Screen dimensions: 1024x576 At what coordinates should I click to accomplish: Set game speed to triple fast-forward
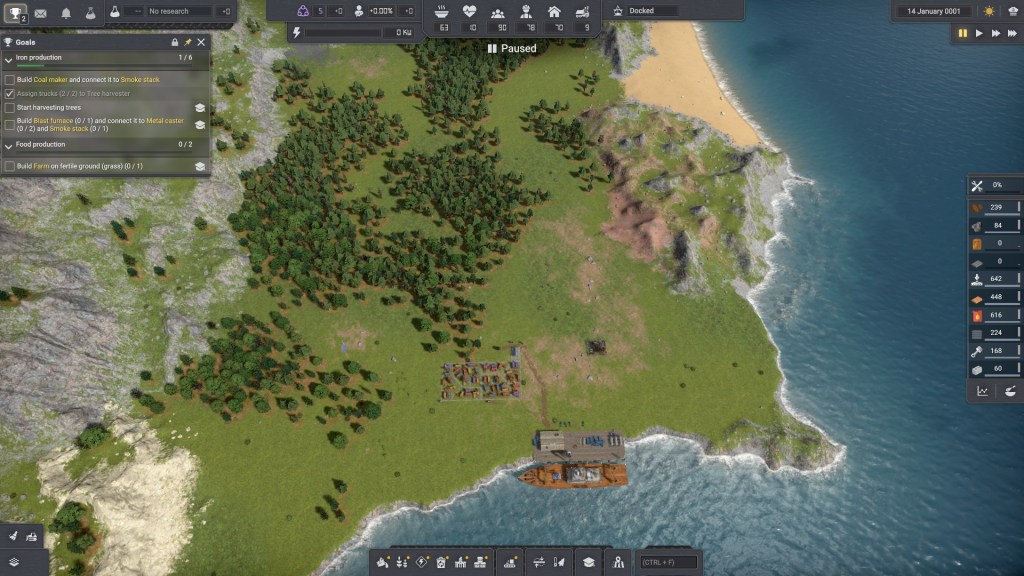coord(1012,33)
